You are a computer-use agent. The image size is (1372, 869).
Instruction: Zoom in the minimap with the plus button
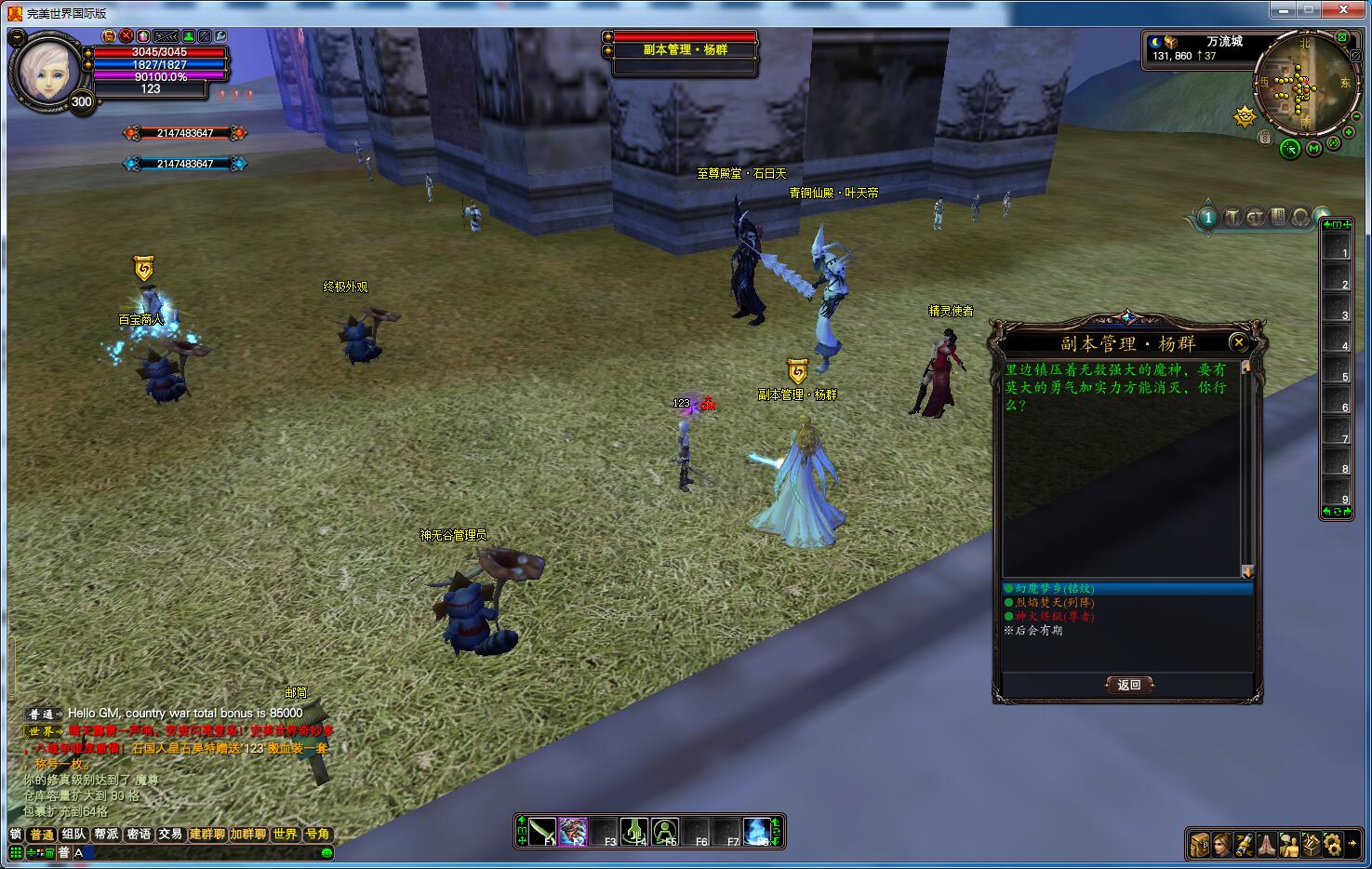(x=1349, y=133)
